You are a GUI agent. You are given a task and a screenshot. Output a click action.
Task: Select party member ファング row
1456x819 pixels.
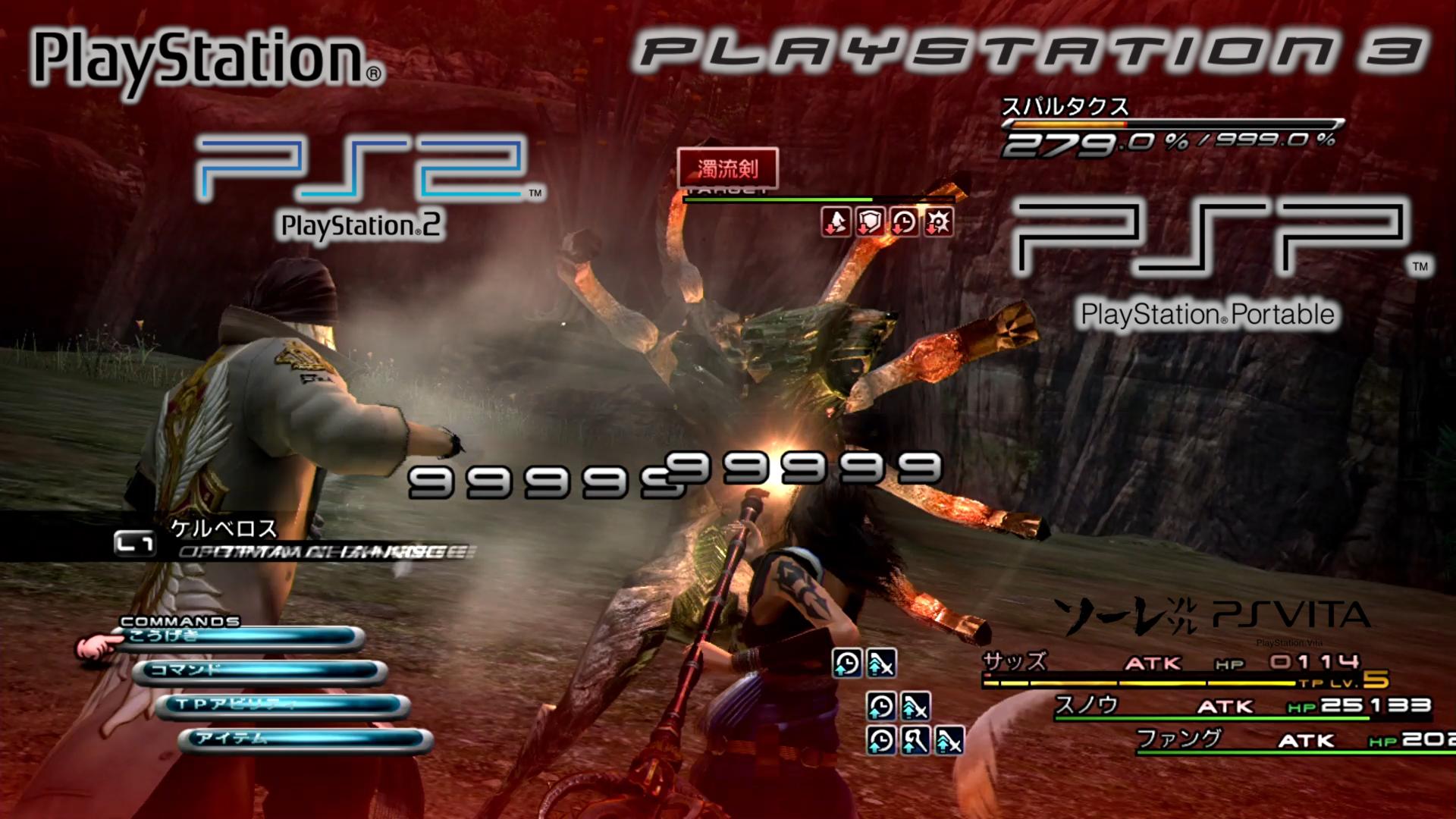click(x=1289, y=739)
